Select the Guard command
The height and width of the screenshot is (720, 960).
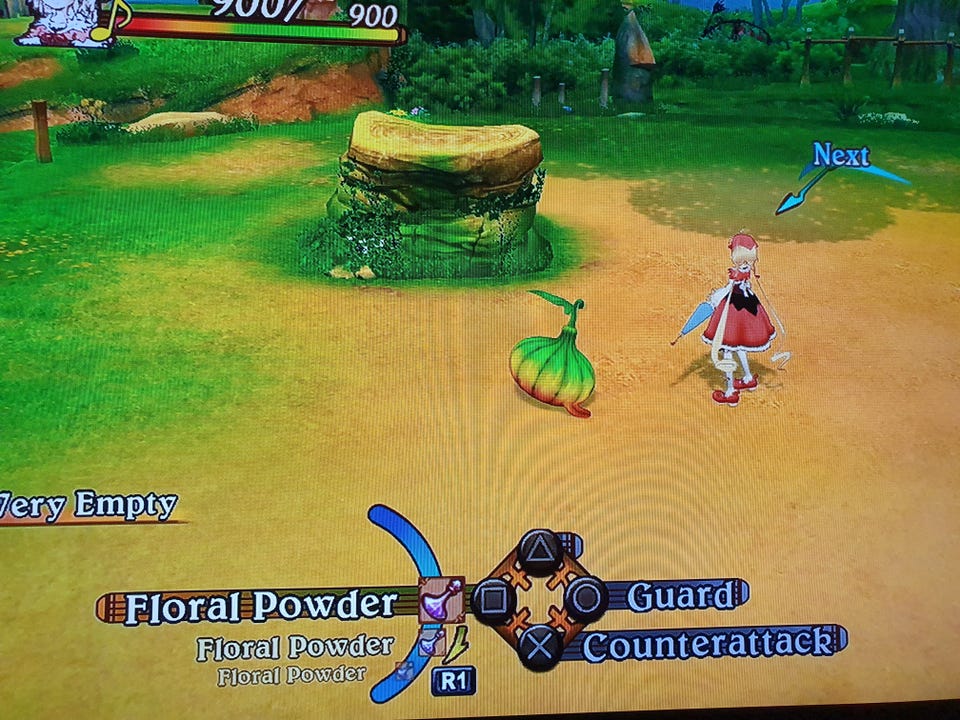(680, 596)
